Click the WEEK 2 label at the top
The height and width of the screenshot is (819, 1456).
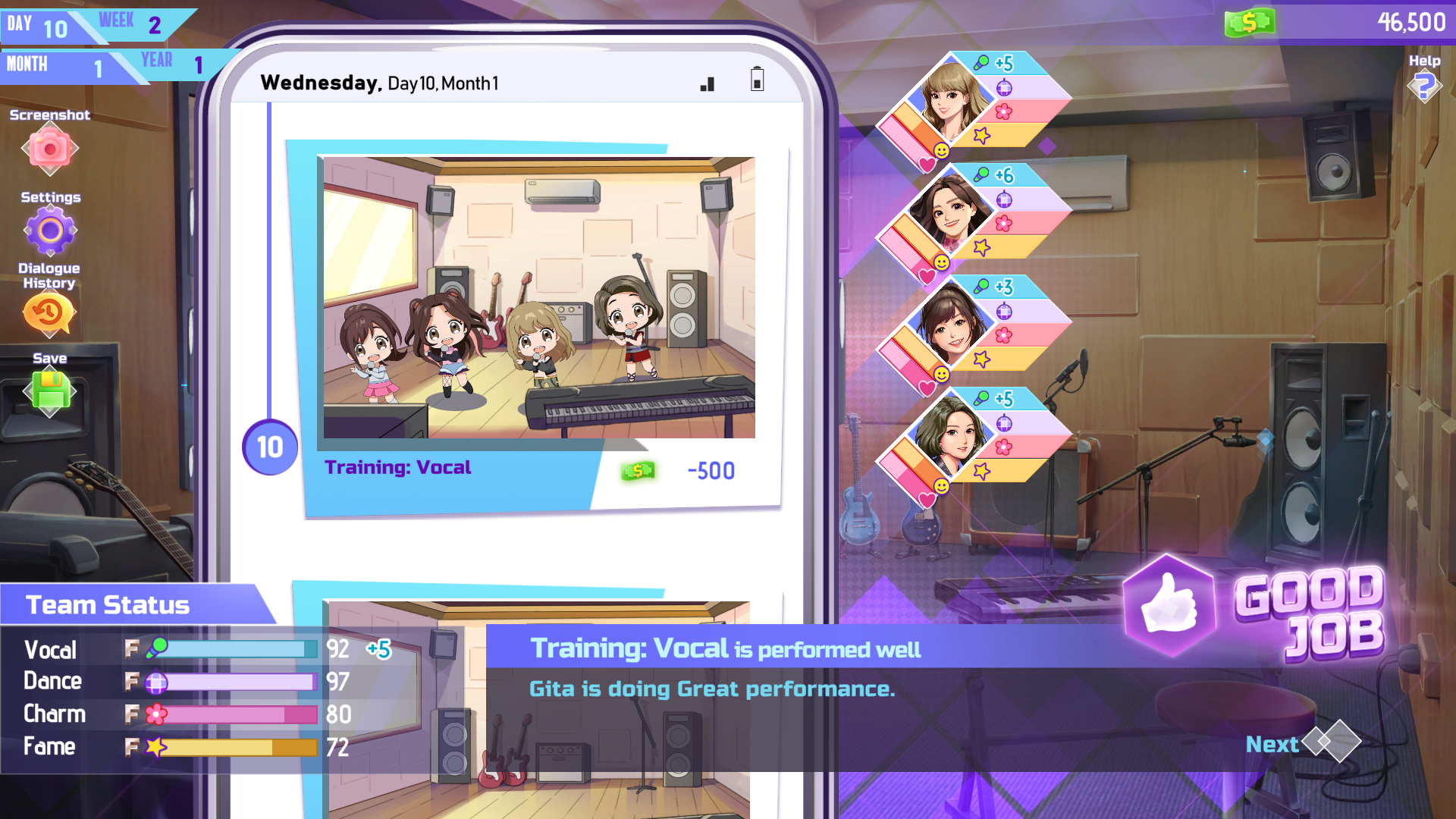(129, 24)
